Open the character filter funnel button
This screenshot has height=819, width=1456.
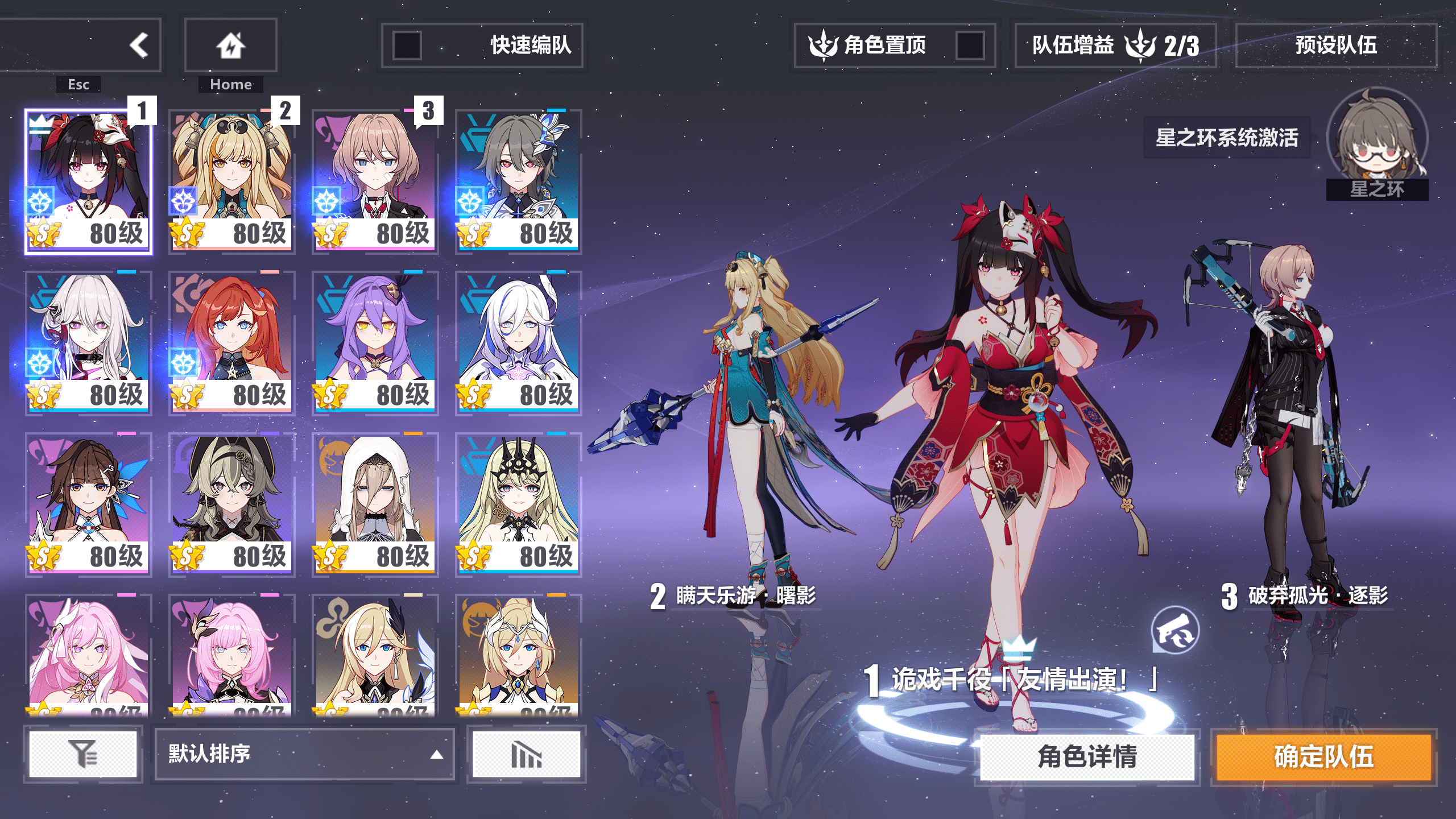point(83,754)
